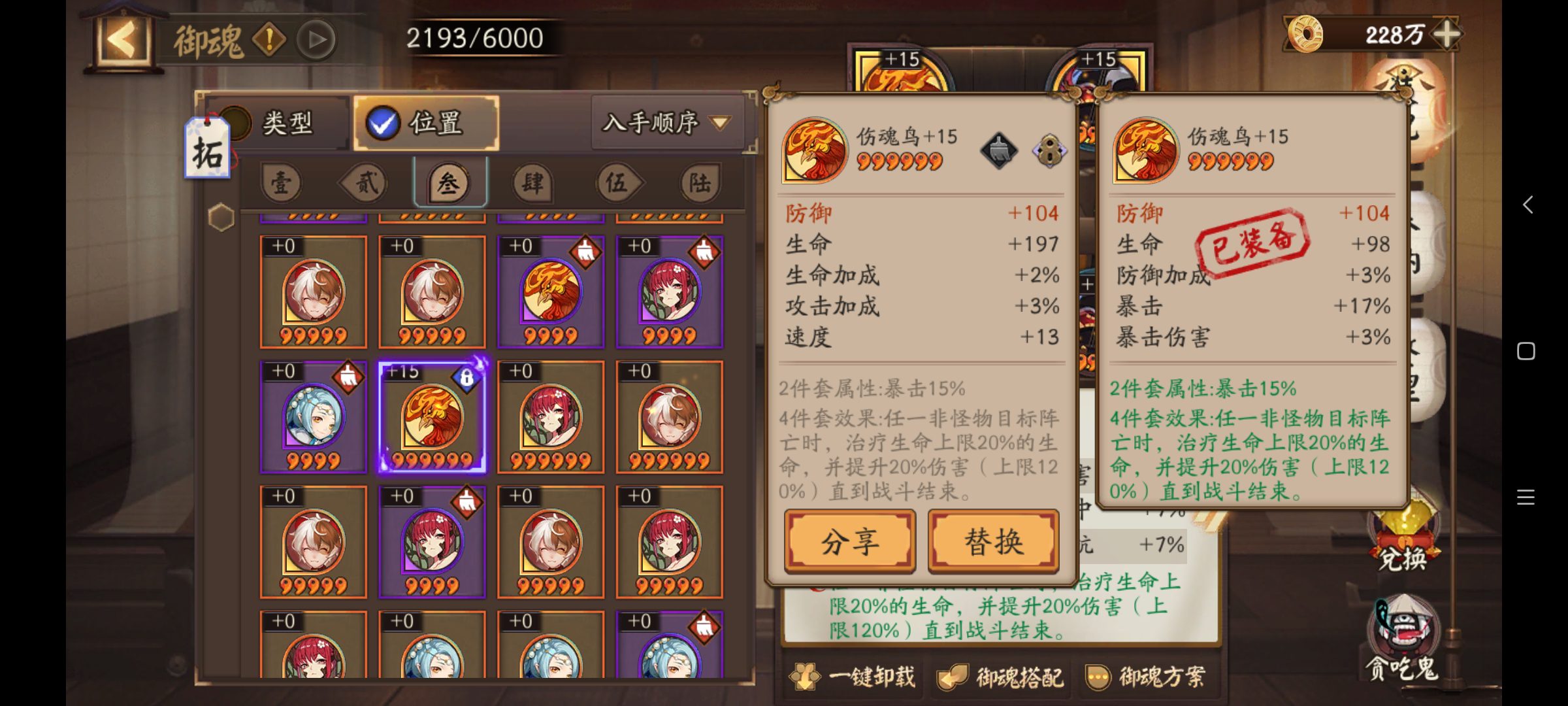The height and width of the screenshot is (706, 1568).
Task: Switch to slot 贰 tab
Action: [x=366, y=183]
